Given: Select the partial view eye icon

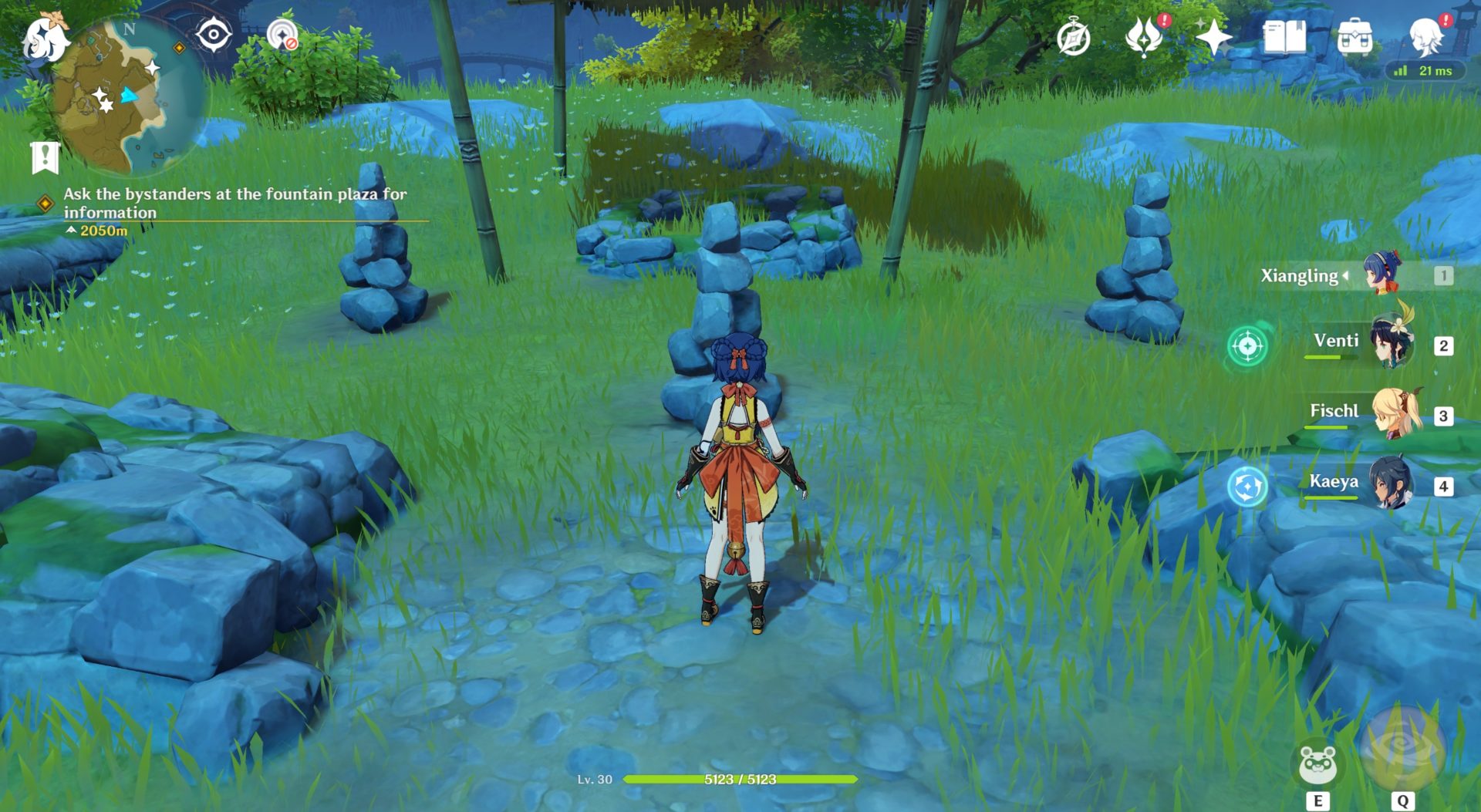Looking at the screenshot, I should tap(214, 35).
